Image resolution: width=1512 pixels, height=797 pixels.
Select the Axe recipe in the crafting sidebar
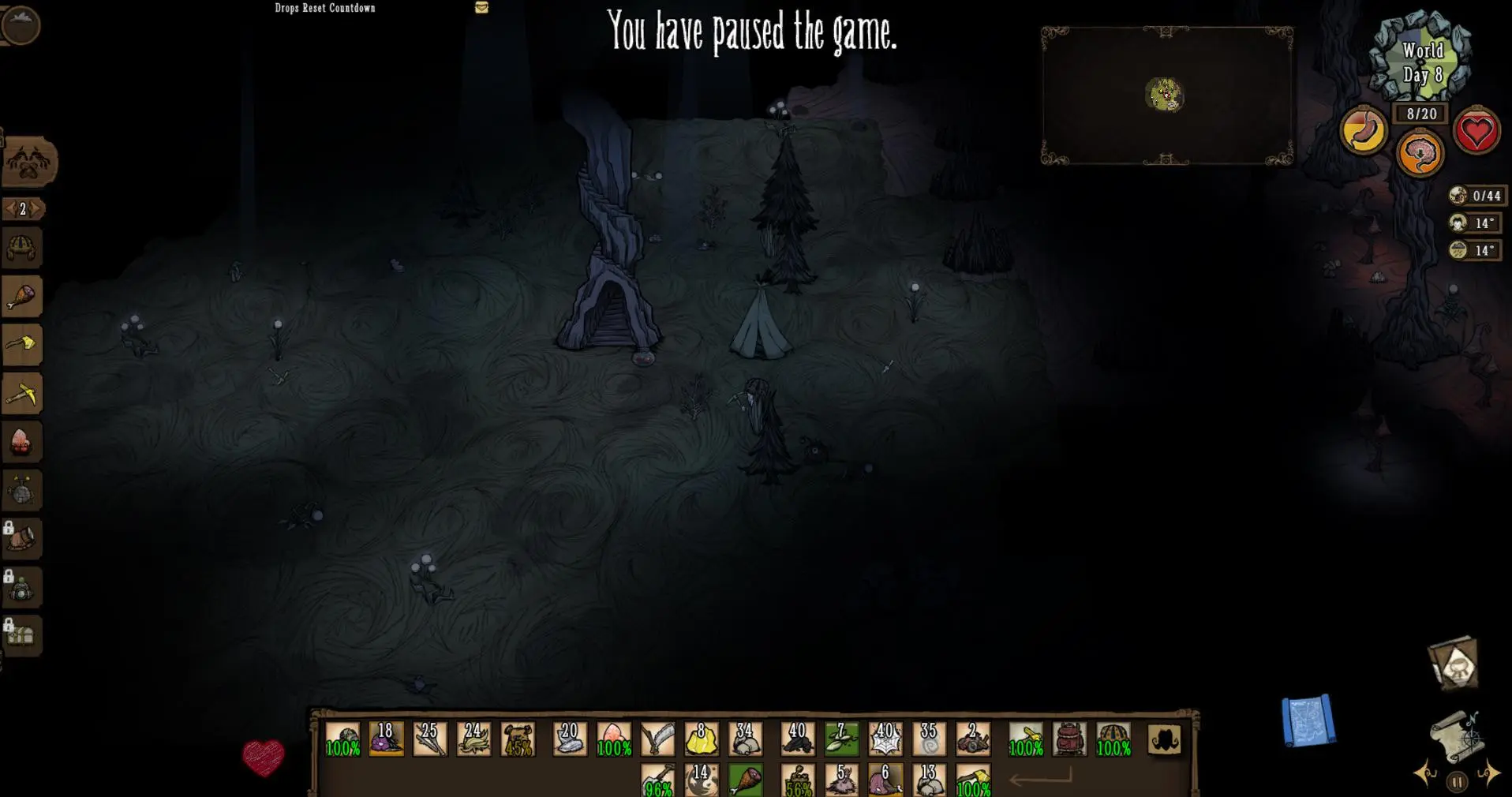click(x=21, y=345)
